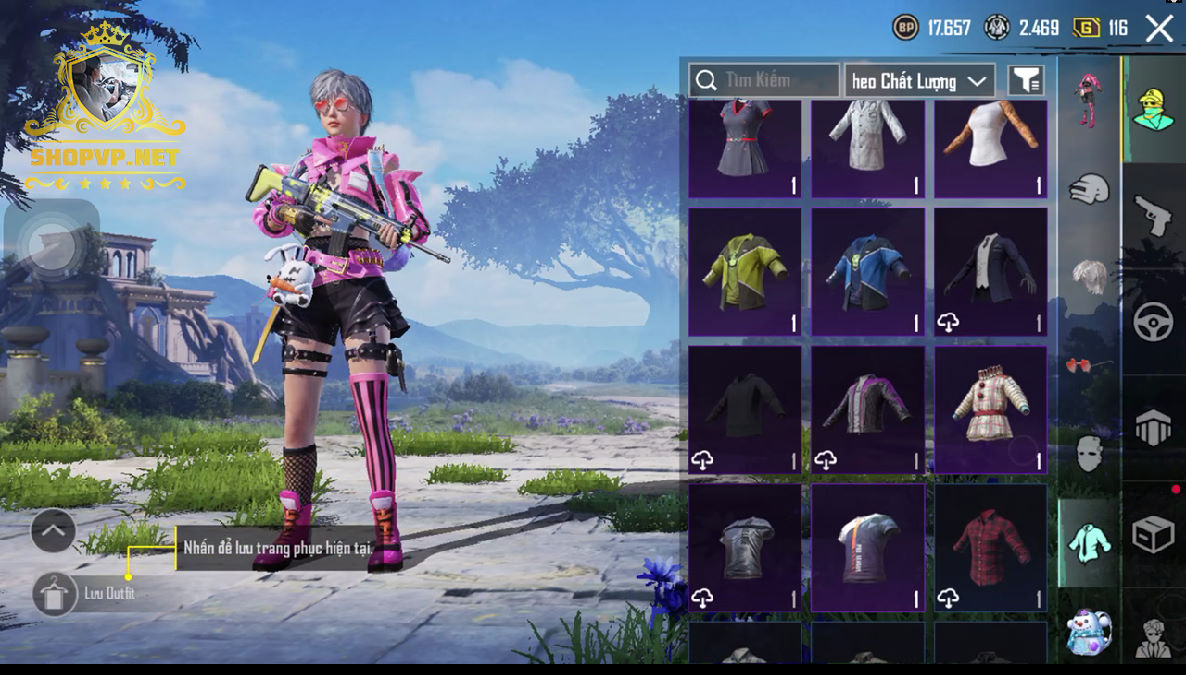The width and height of the screenshot is (1186, 675).
Task: Select the yellow-green jacket item
Action: 744,271
